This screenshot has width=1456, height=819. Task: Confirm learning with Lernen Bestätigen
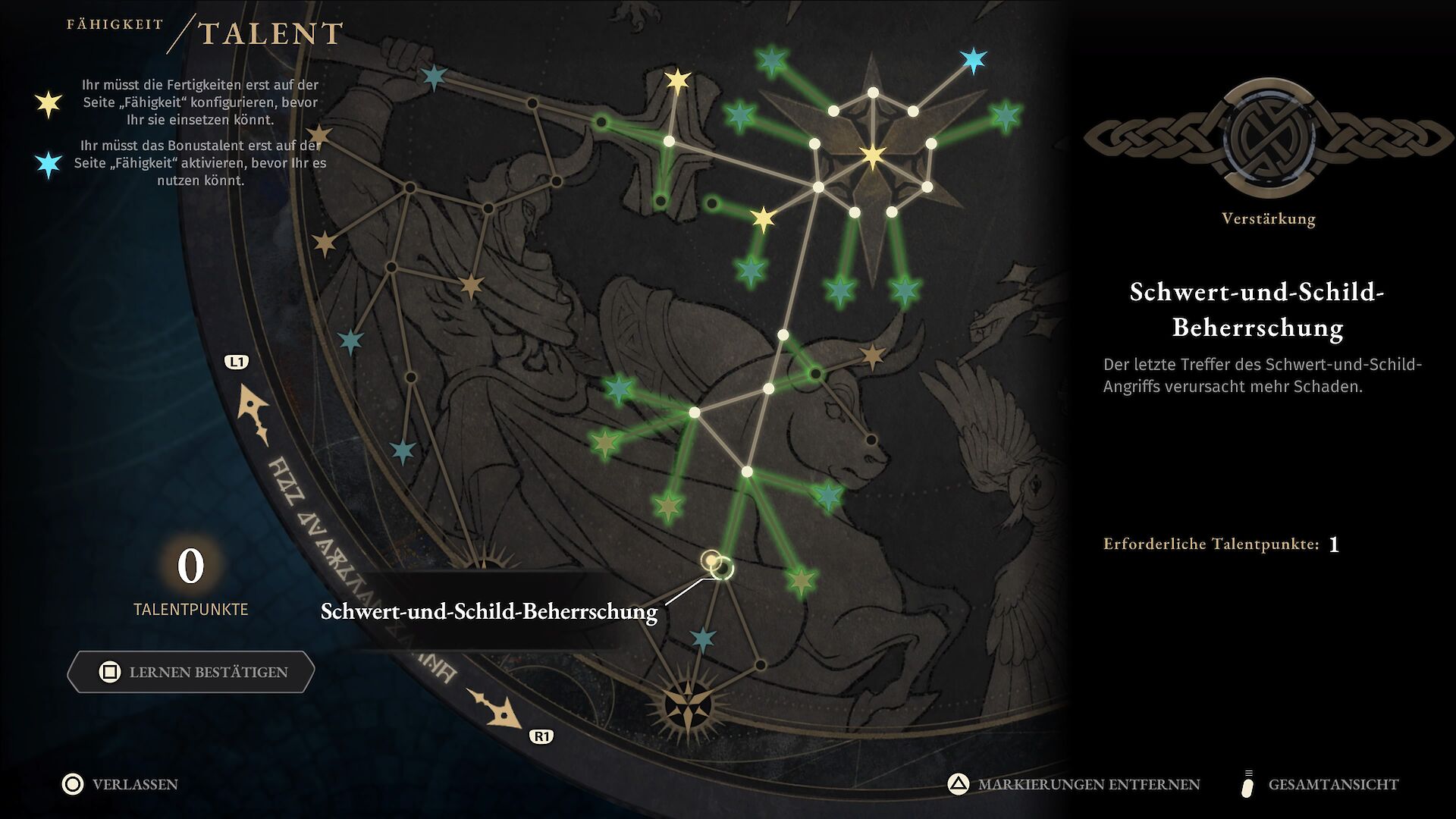coord(191,672)
